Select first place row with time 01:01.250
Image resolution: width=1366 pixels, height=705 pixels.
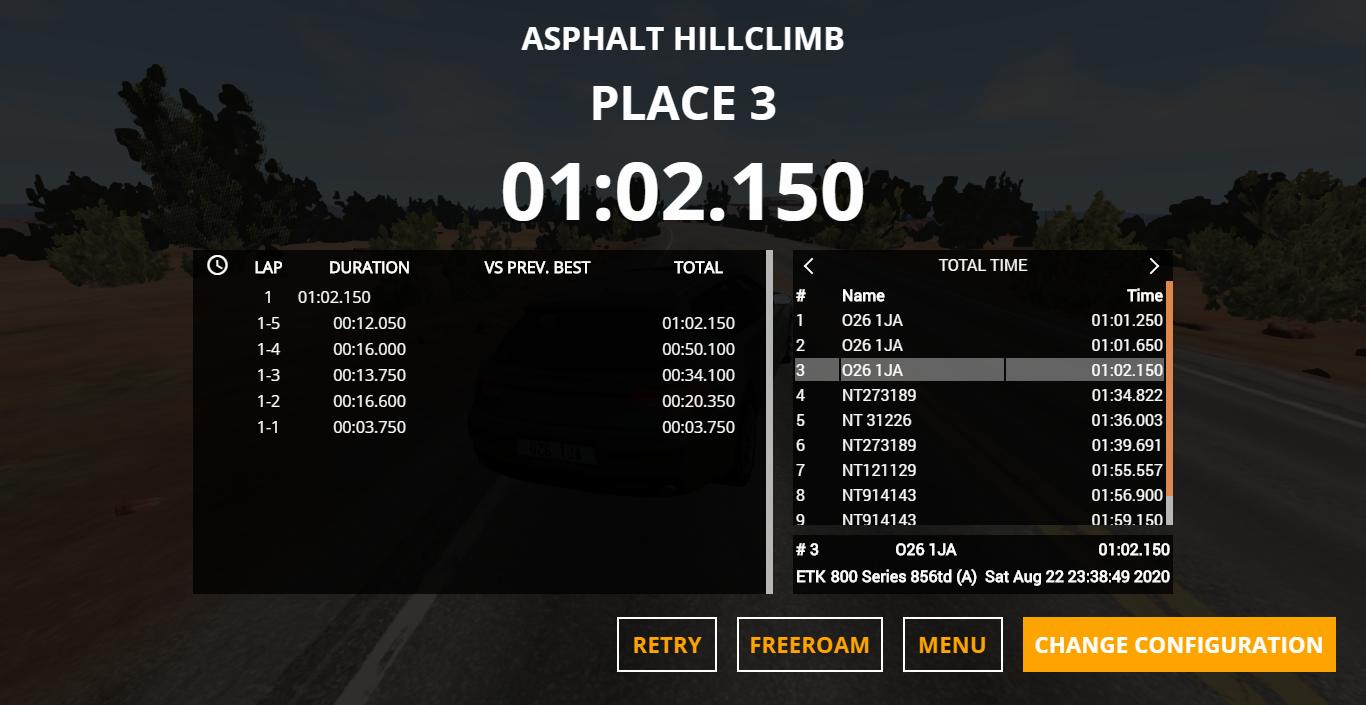tap(980, 320)
